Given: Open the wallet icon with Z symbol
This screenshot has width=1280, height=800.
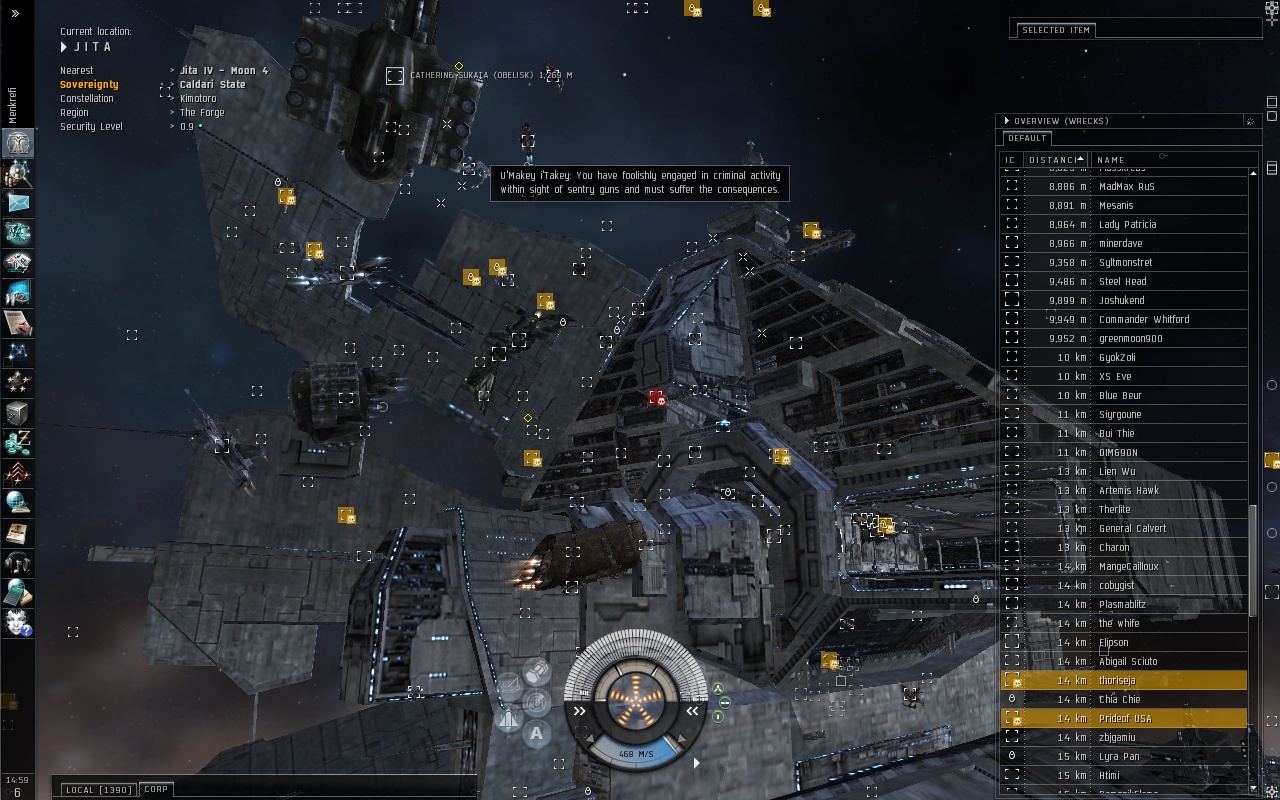Looking at the screenshot, I should click(x=17, y=441).
